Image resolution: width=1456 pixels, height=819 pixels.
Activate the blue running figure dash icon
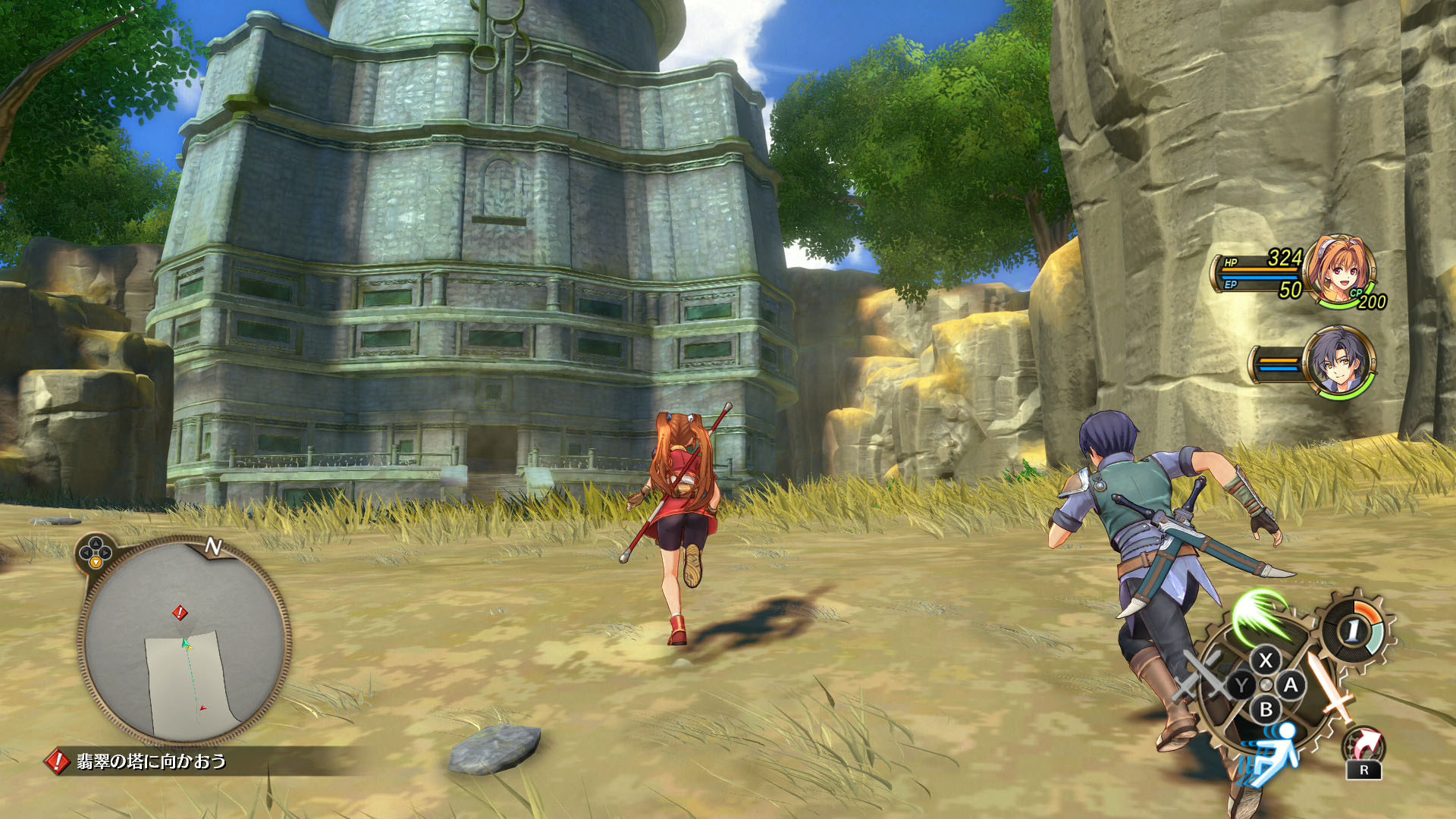pyautogui.click(x=1272, y=752)
